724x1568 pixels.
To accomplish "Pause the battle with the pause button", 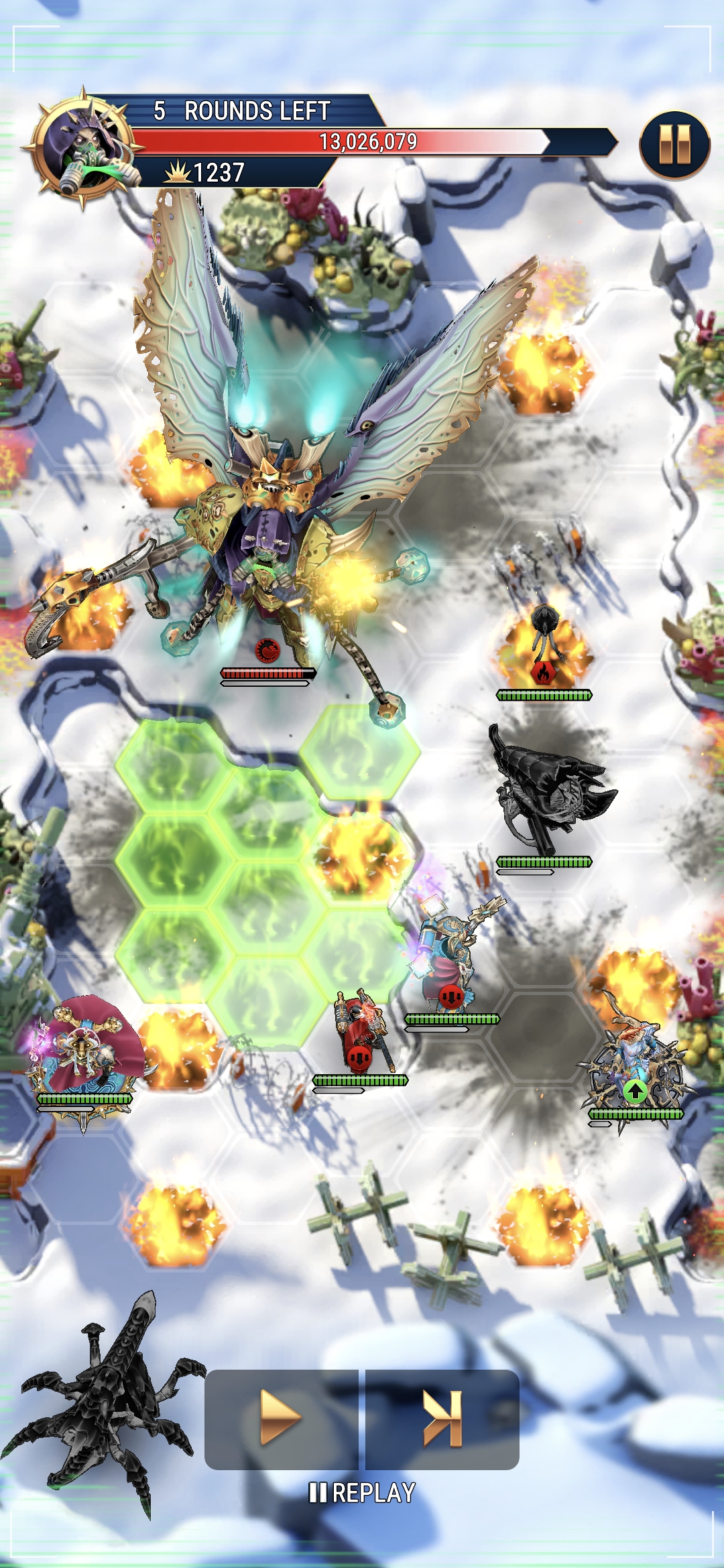I will coord(674,145).
